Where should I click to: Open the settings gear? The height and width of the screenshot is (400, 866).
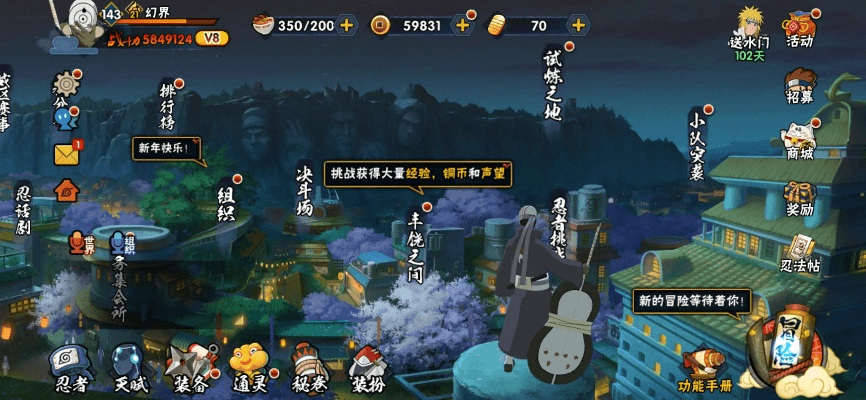click(x=66, y=83)
